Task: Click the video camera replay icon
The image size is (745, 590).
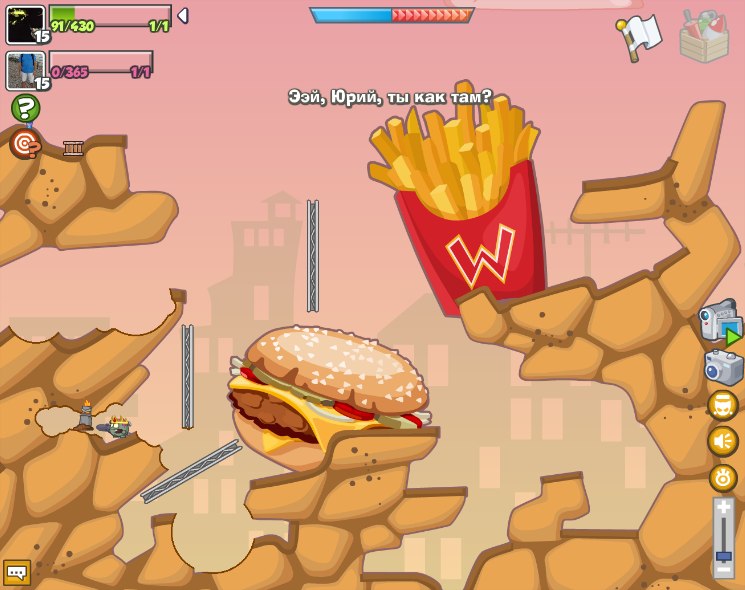Action: 721,324
